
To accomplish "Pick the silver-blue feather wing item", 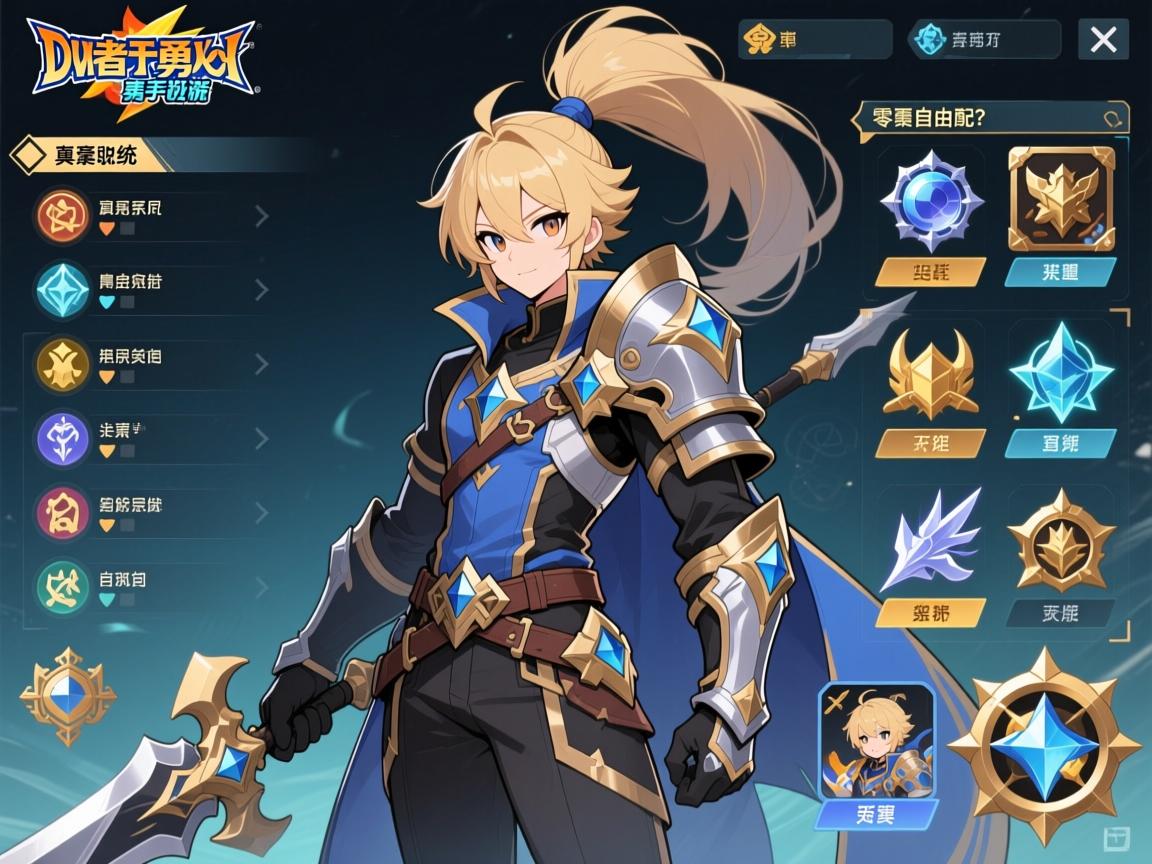I will tap(929, 541).
